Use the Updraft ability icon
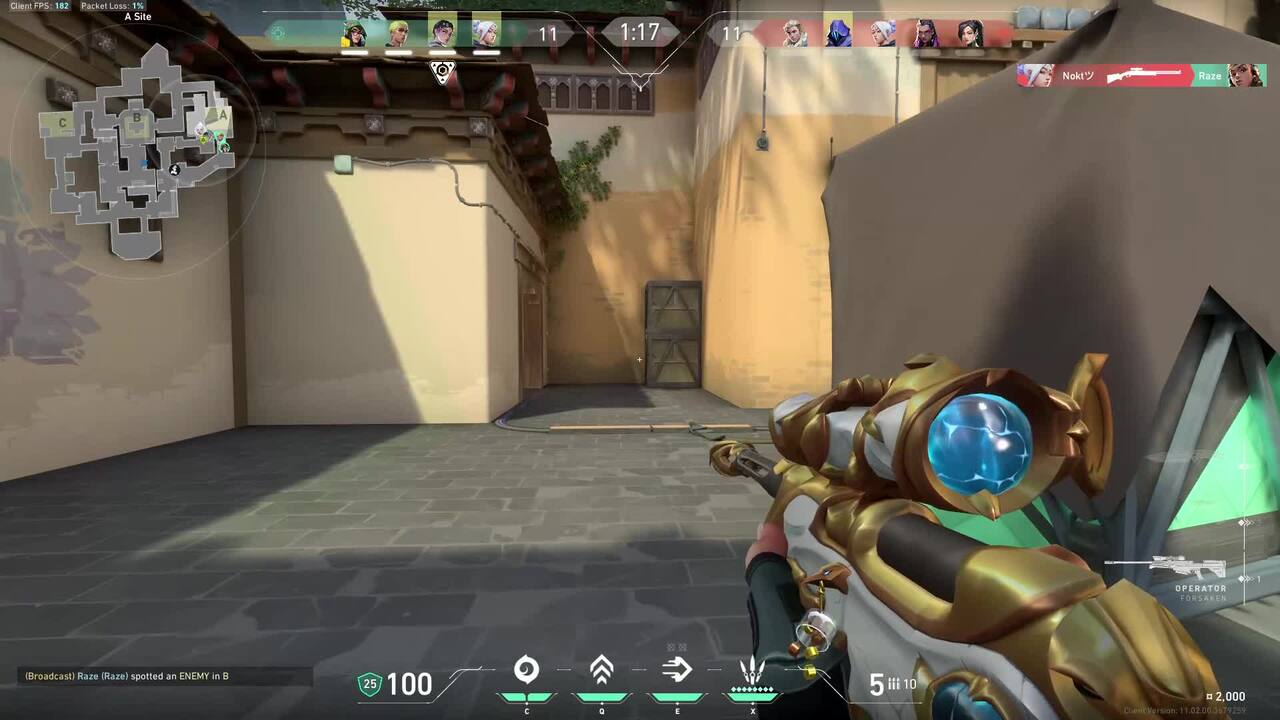 601,670
